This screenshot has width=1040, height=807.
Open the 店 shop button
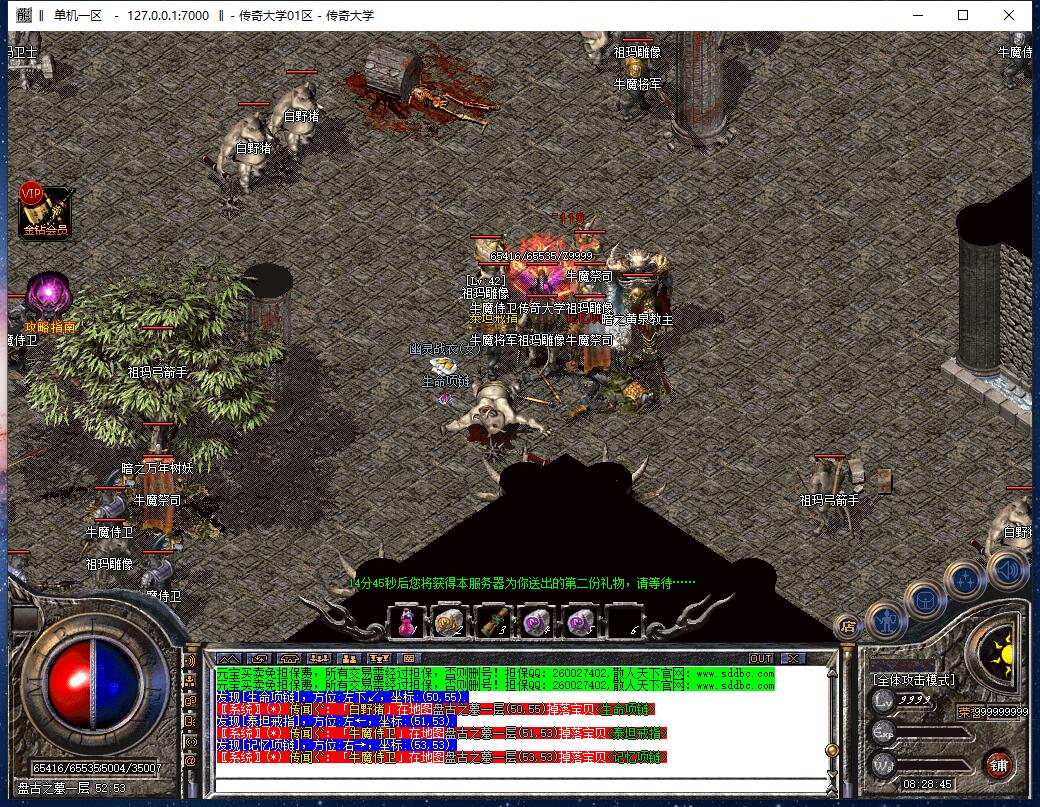point(848,627)
